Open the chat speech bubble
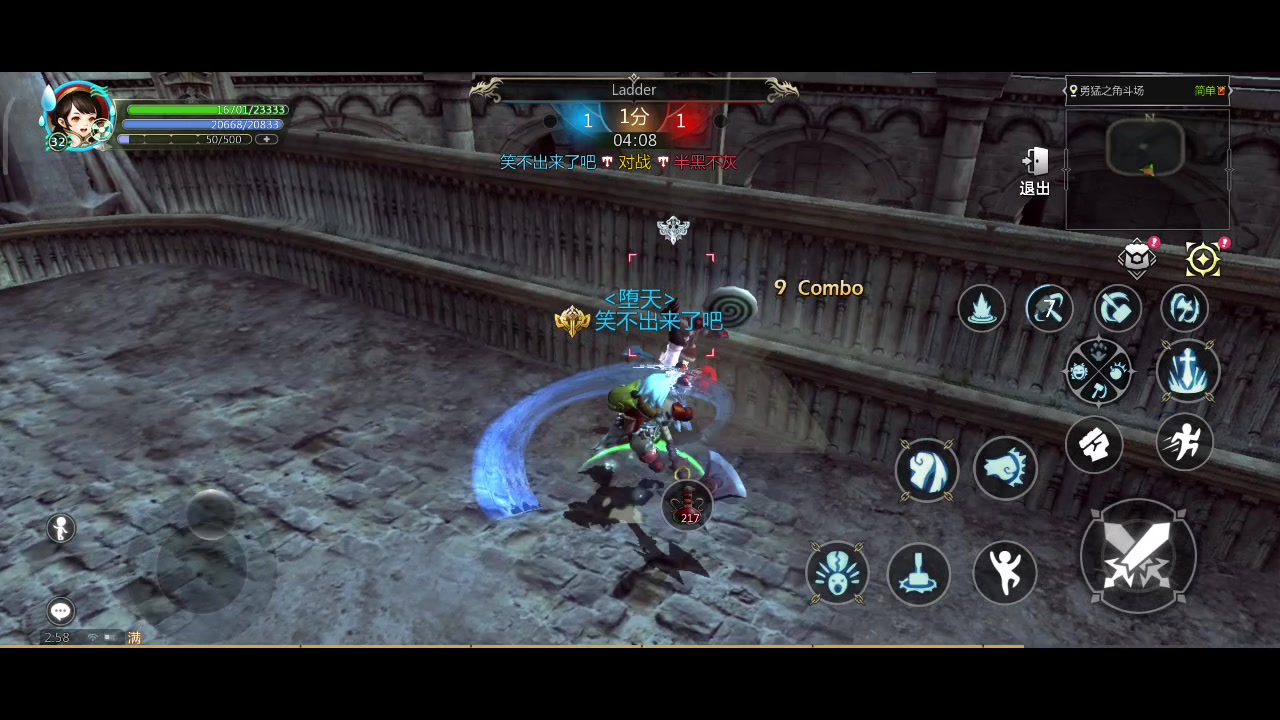Image resolution: width=1280 pixels, height=720 pixels. [61, 611]
